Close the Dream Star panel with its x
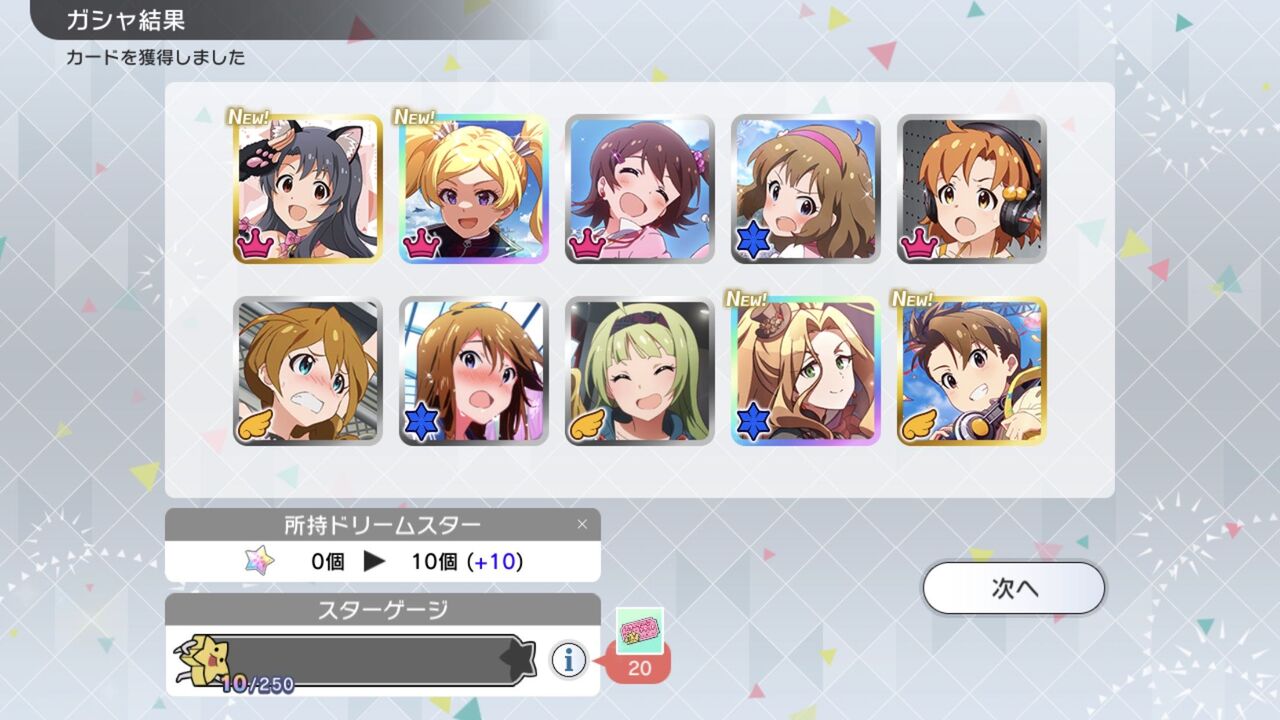Image resolution: width=1280 pixels, height=720 pixels. [582, 524]
